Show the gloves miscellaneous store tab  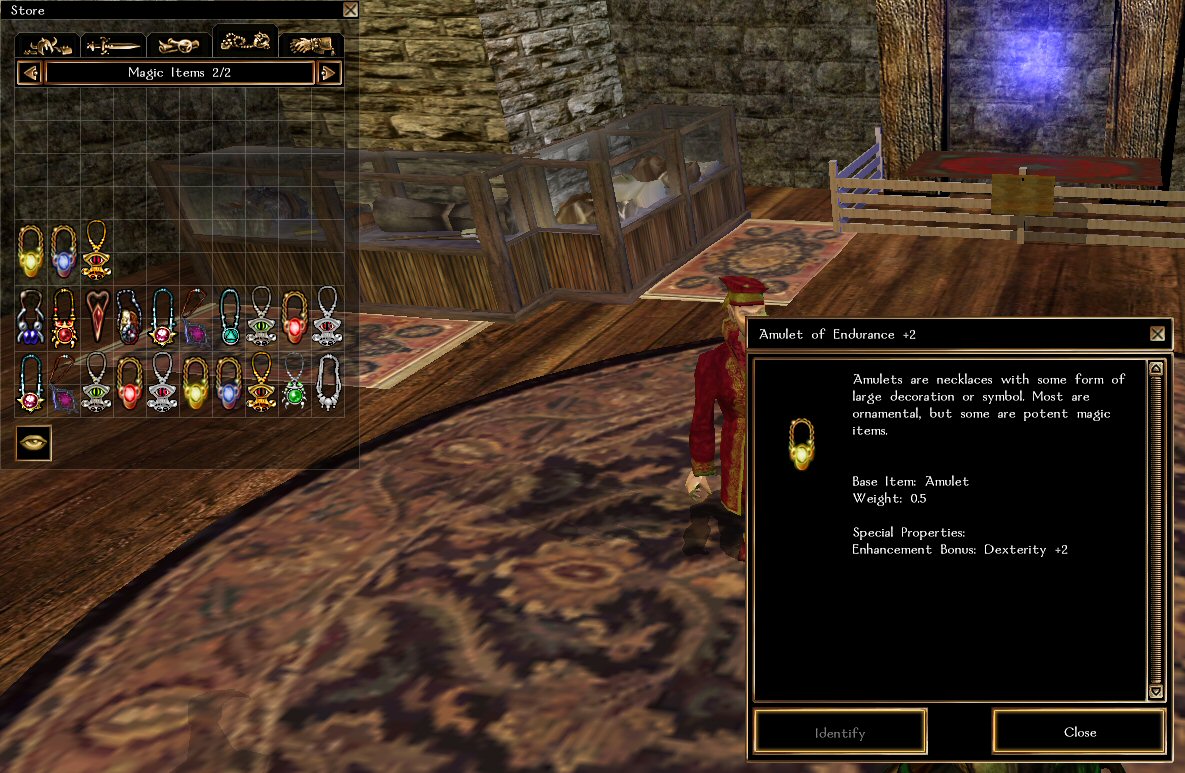click(x=311, y=45)
